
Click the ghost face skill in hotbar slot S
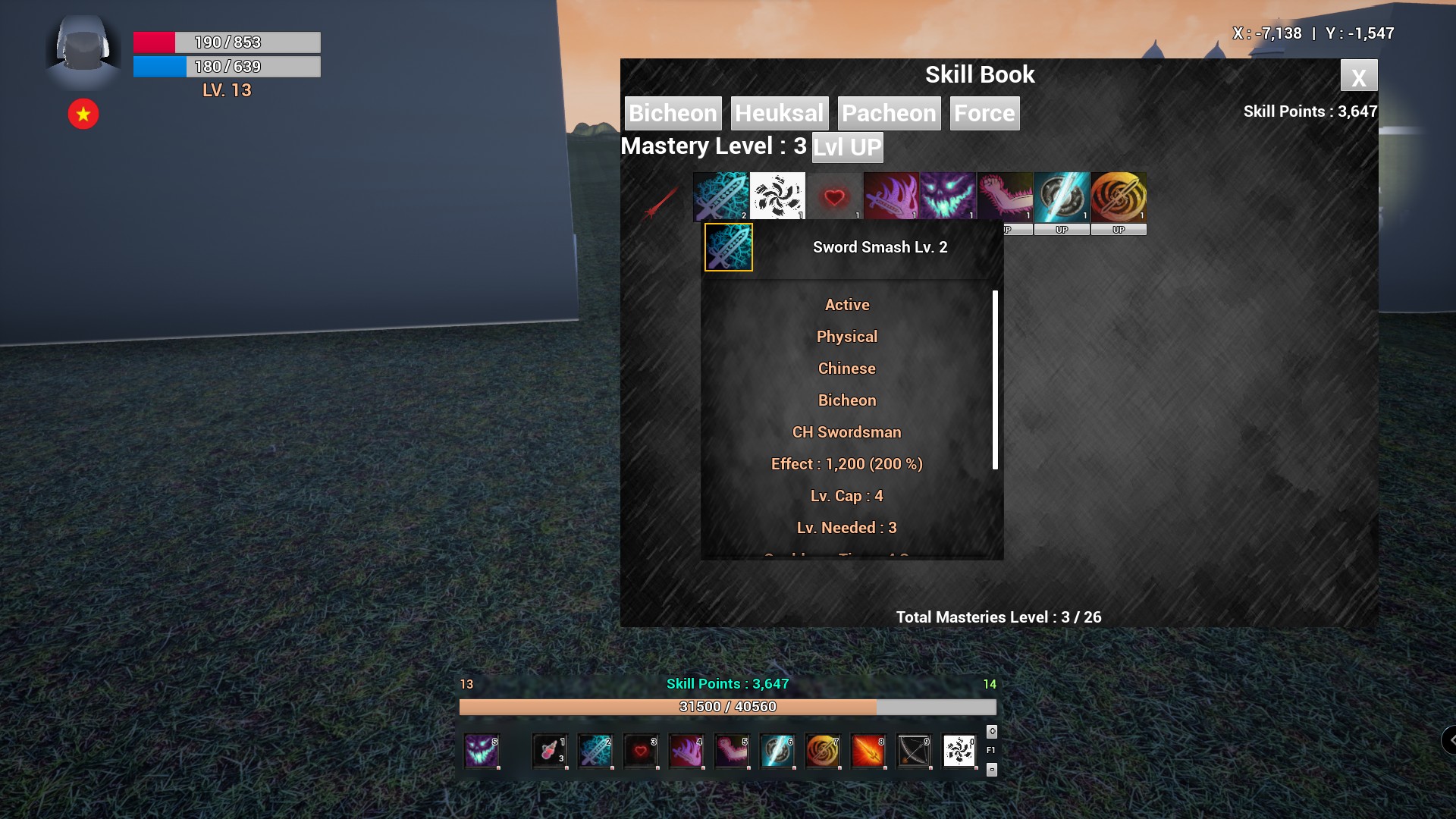[x=482, y=752]
